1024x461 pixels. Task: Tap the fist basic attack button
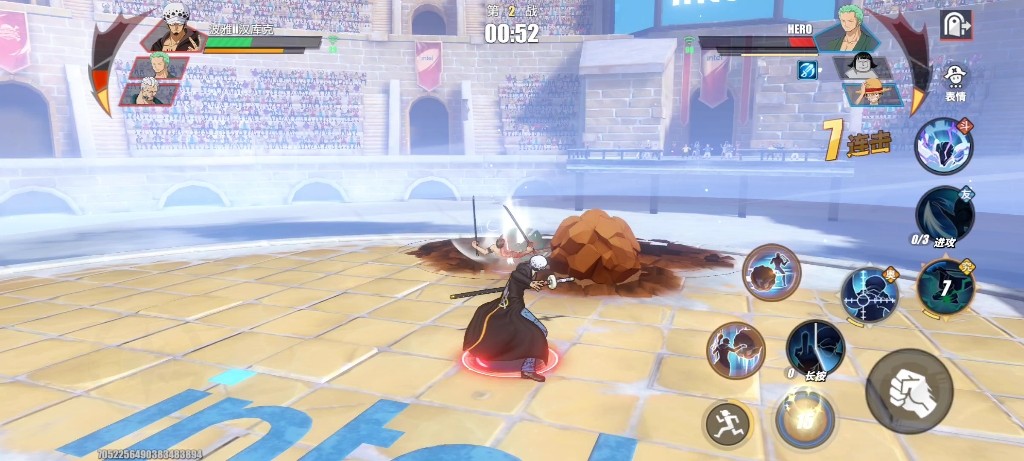coord(909,389)
